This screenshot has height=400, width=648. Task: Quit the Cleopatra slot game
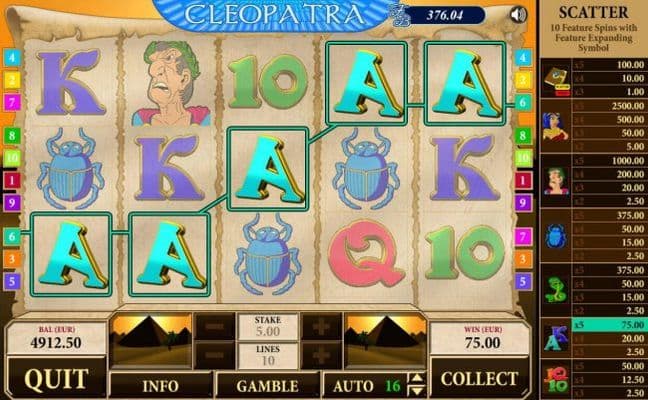(x=55, y=380)
